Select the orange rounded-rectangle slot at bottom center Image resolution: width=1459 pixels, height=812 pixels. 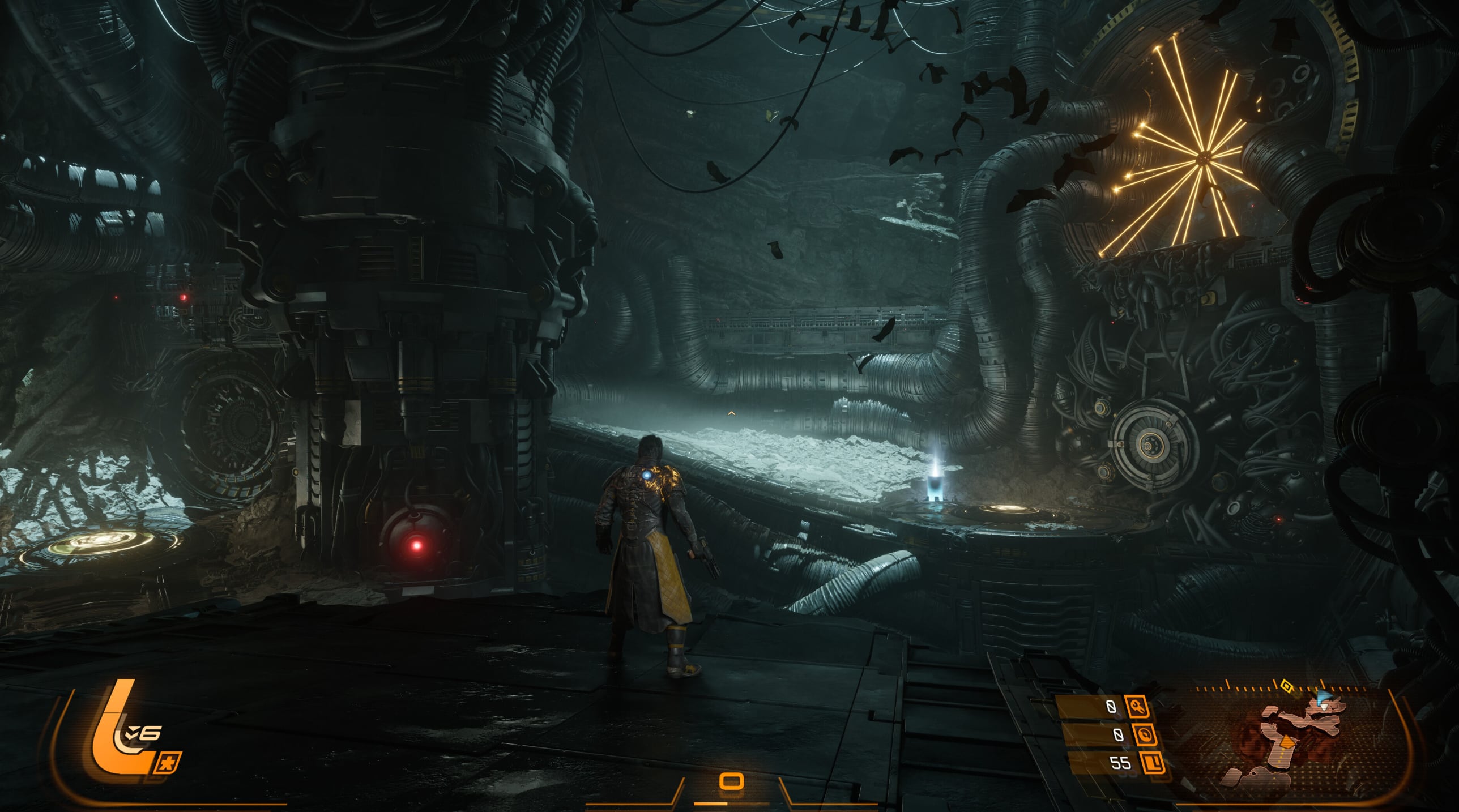pos(731,782)
